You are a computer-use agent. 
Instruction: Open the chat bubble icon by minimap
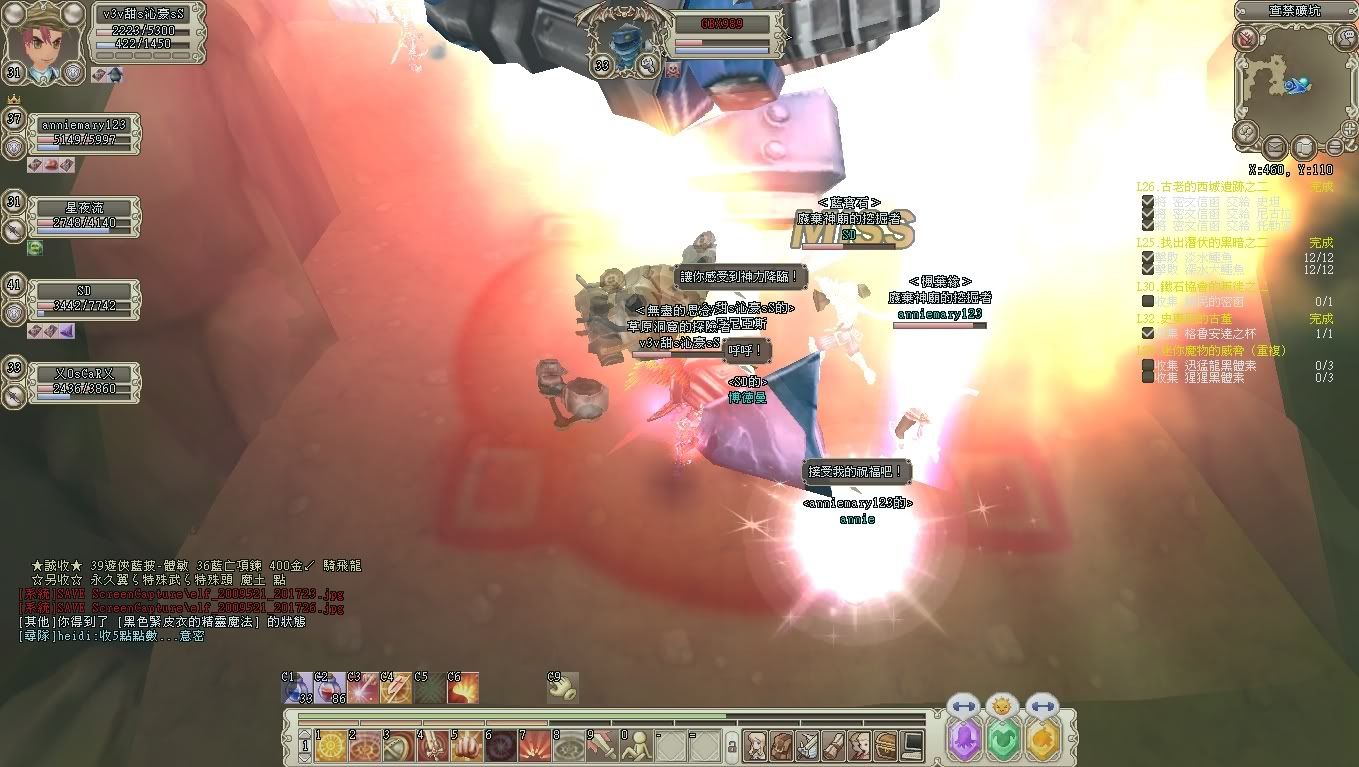[x=1347, y=39]
